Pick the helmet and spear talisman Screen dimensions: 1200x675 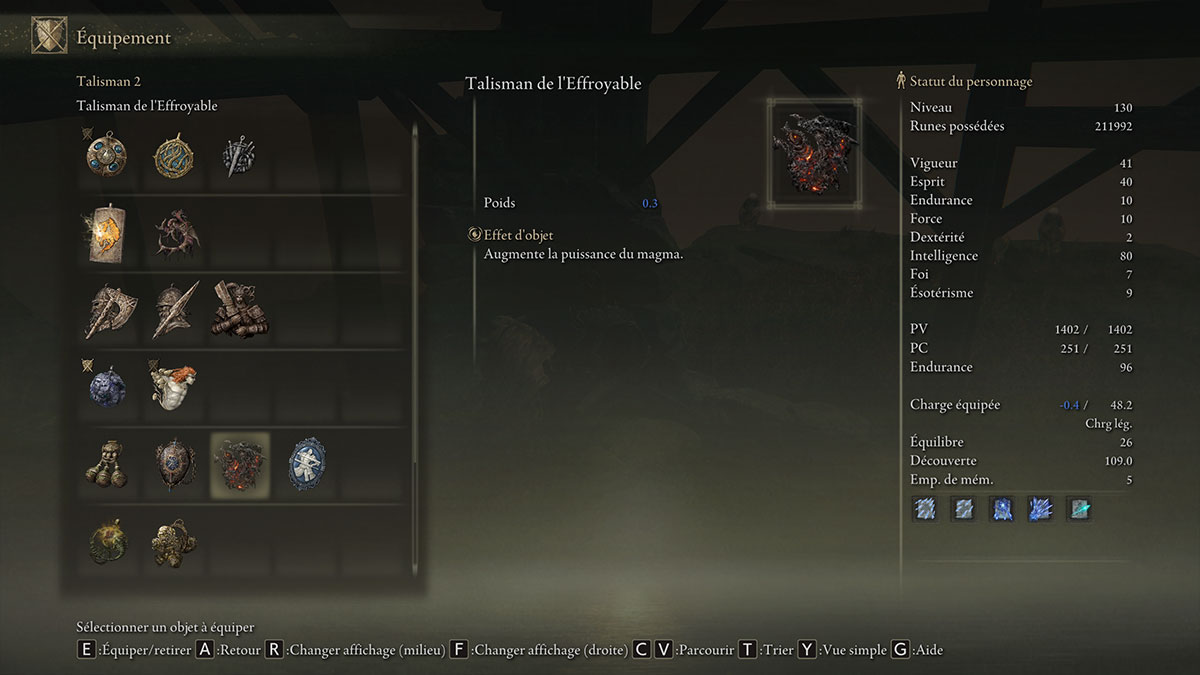pyautogui.click(x=172, y=310)
